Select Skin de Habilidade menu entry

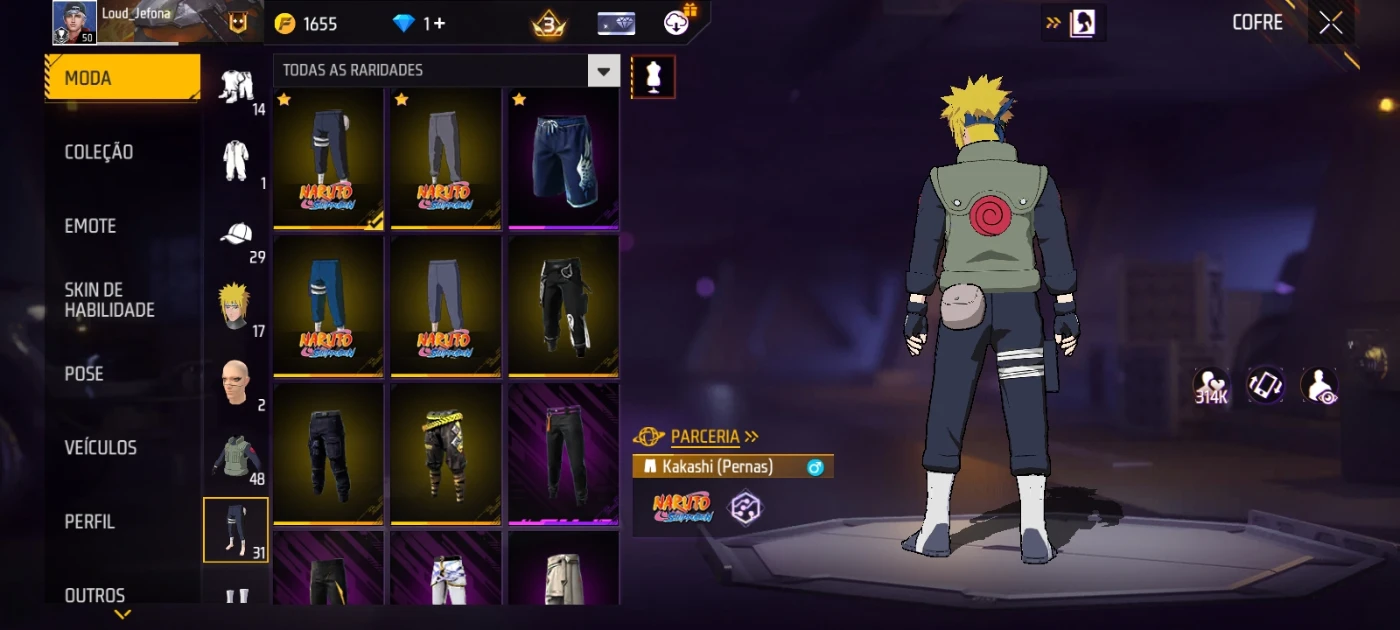[x=110, y=300]
